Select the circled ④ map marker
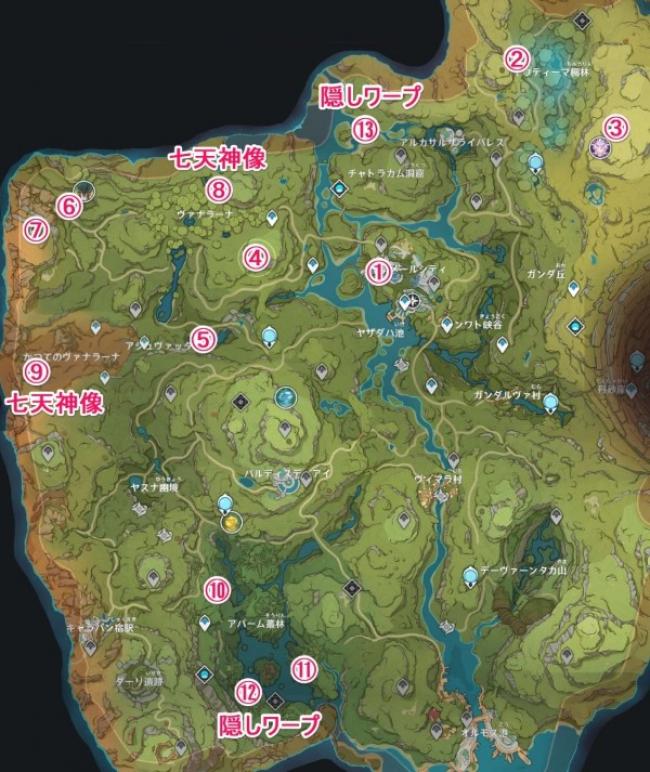650x772 pixels. [256, 258]
